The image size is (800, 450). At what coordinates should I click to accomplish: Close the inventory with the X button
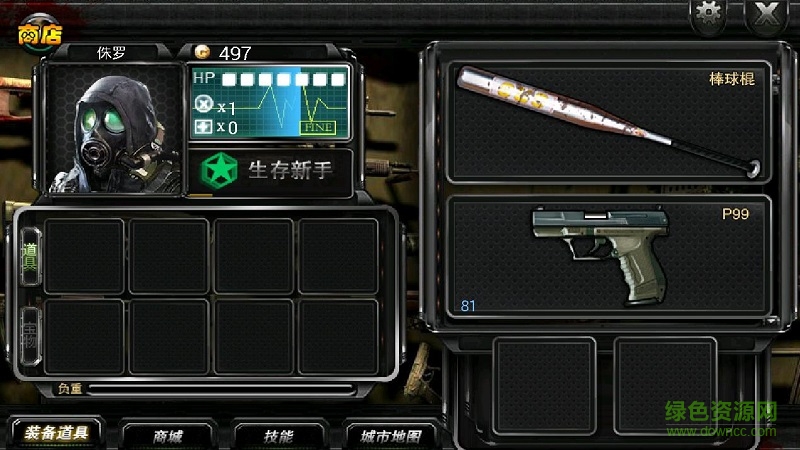click(766, 14)
